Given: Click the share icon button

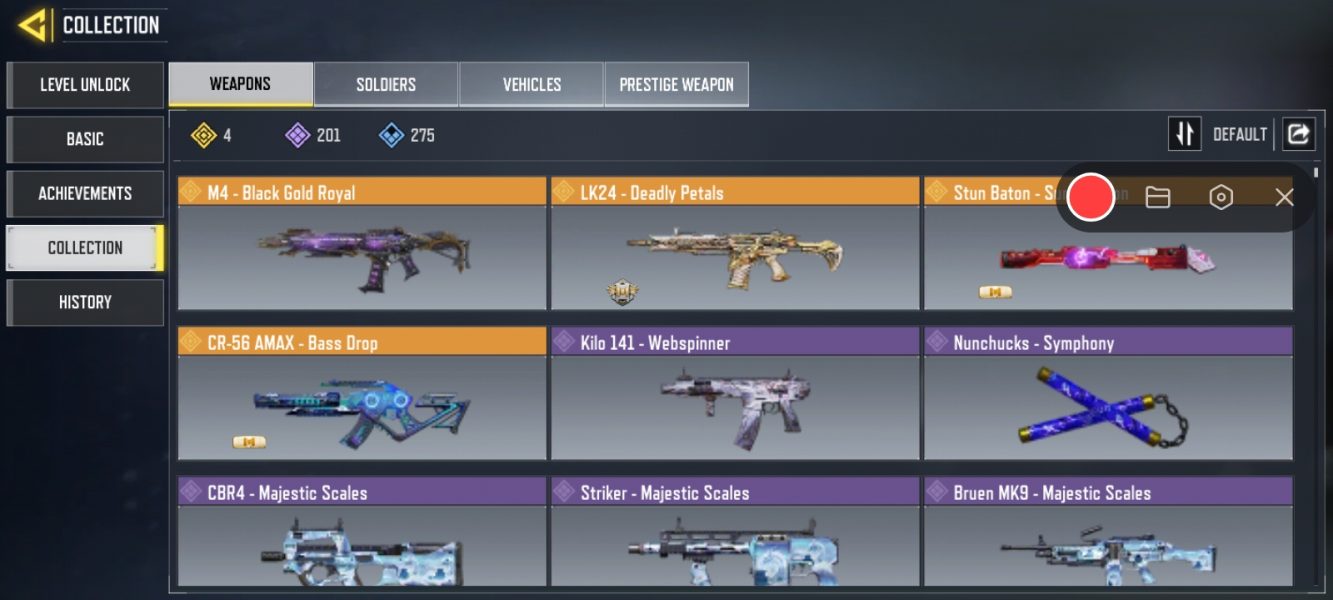Looking at the screenshot, I should (x=1298, y=134).
